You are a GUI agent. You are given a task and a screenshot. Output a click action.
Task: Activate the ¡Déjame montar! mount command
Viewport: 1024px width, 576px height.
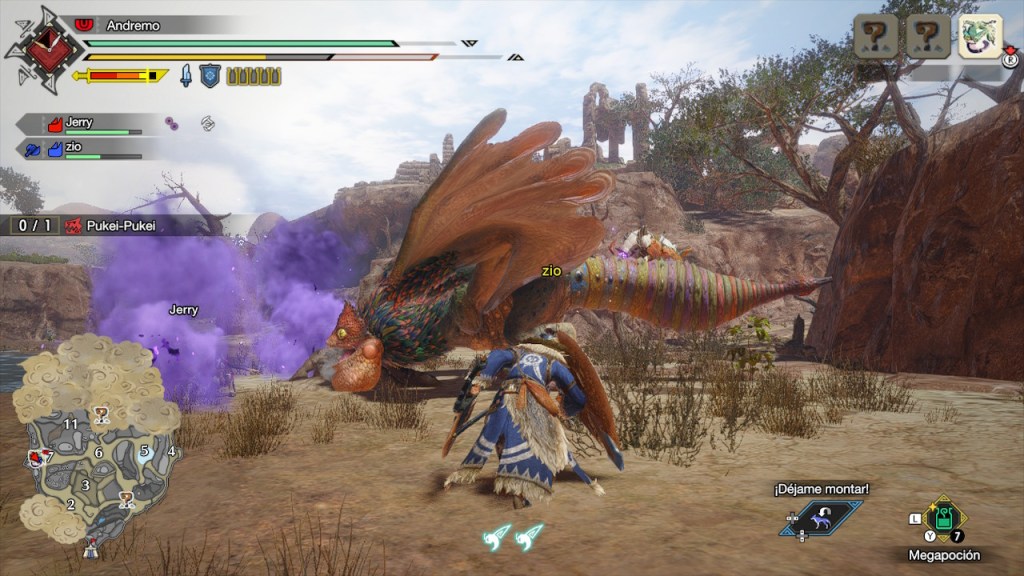(821, 518)
